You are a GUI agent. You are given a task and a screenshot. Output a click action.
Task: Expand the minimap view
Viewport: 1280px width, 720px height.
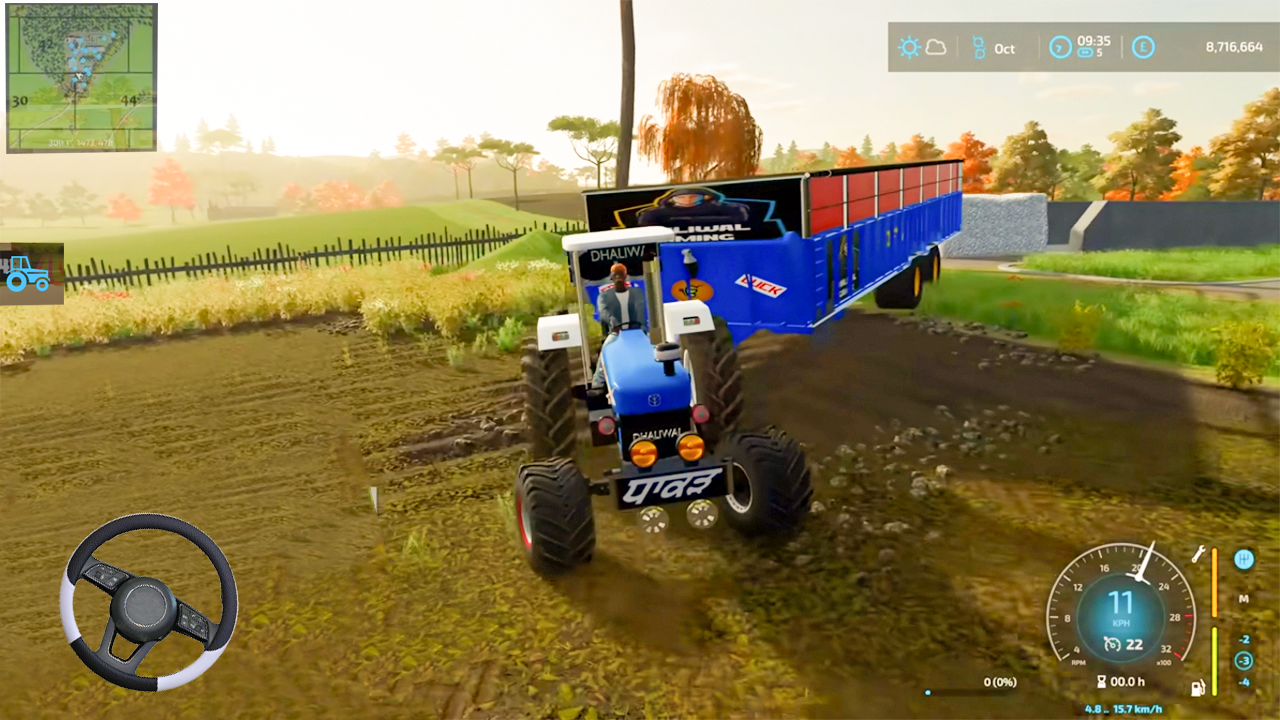tap(80, 80)
